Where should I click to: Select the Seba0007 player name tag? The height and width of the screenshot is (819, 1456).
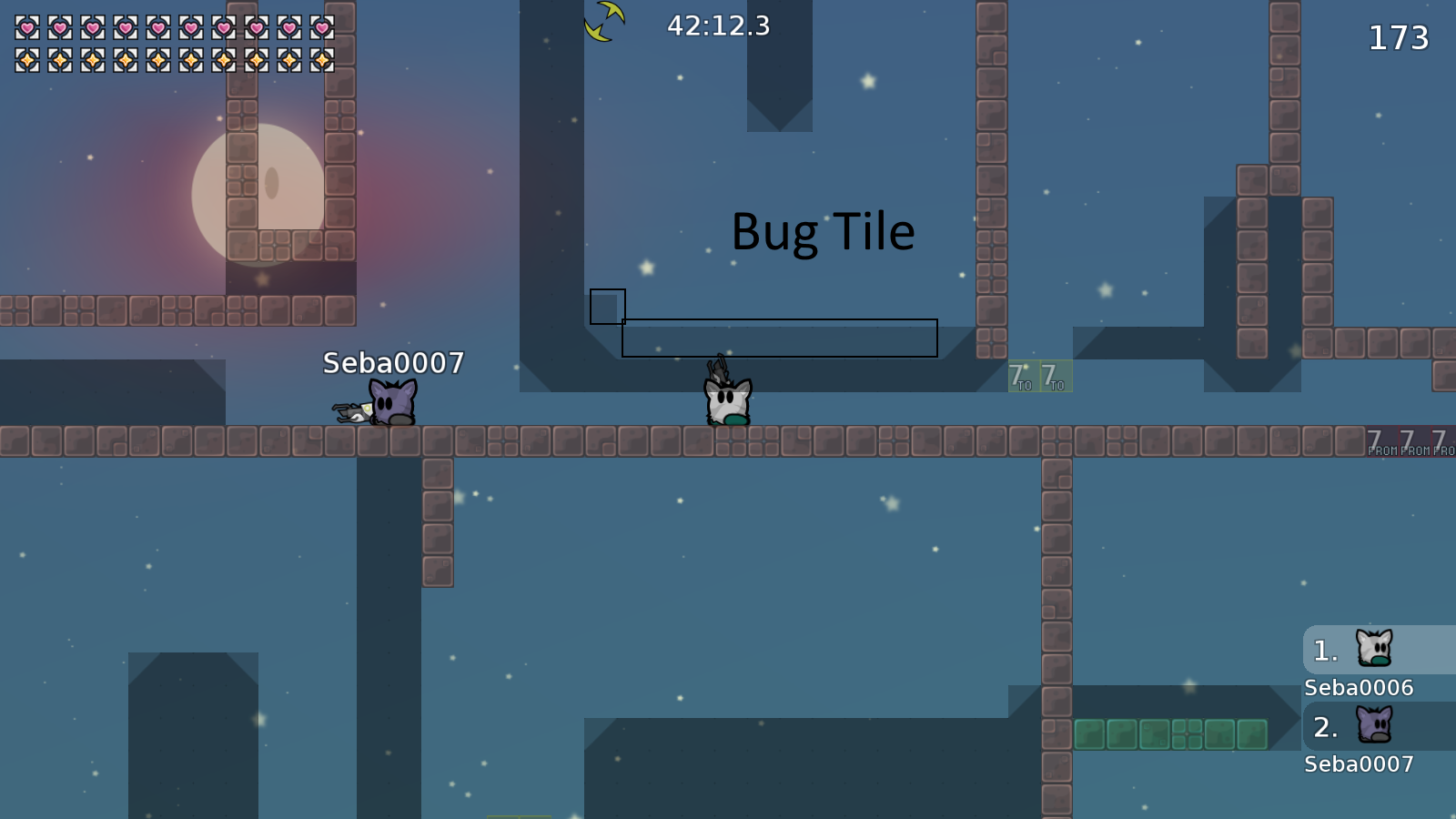click(391, 362)
